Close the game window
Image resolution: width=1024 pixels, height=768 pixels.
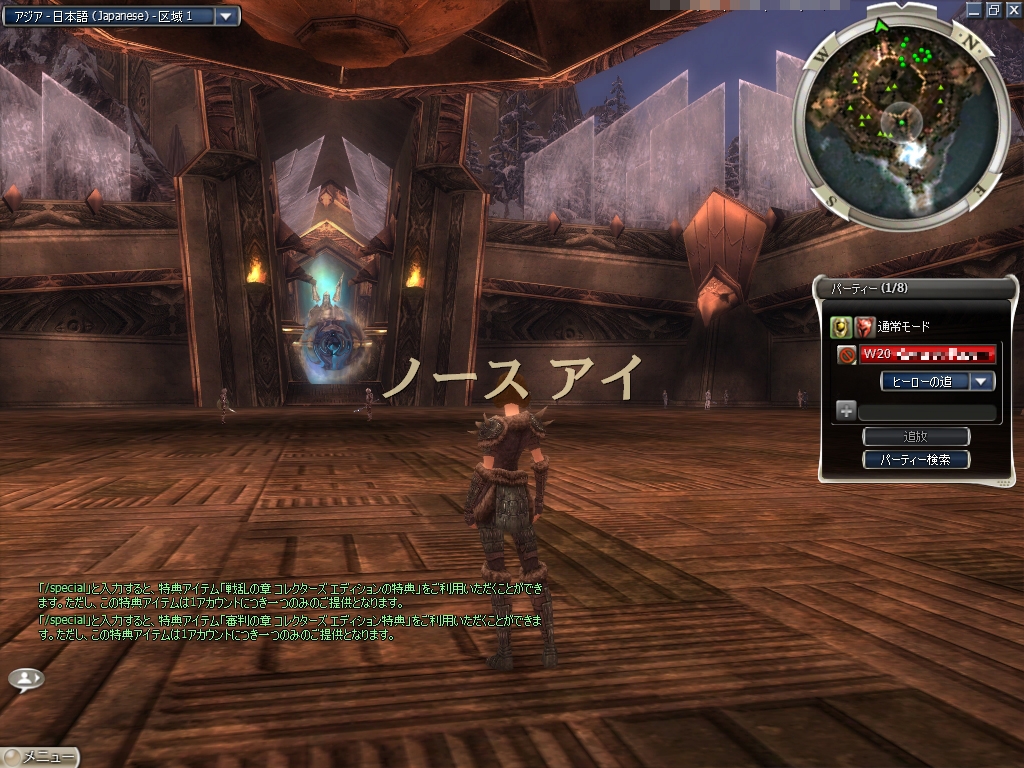(x=1011, y=9)
